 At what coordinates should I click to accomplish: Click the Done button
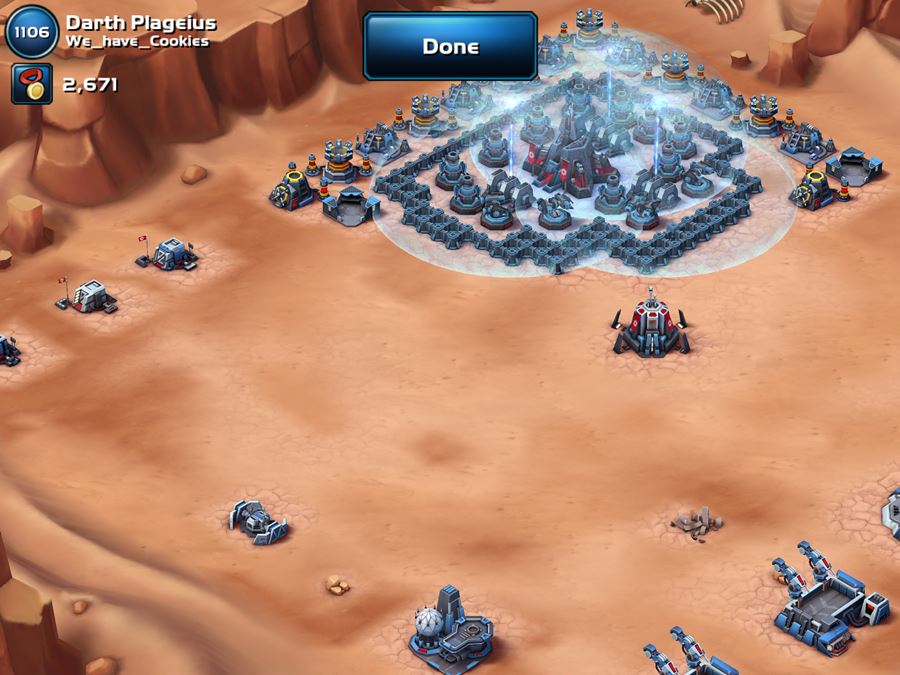(x=450, y=47)
